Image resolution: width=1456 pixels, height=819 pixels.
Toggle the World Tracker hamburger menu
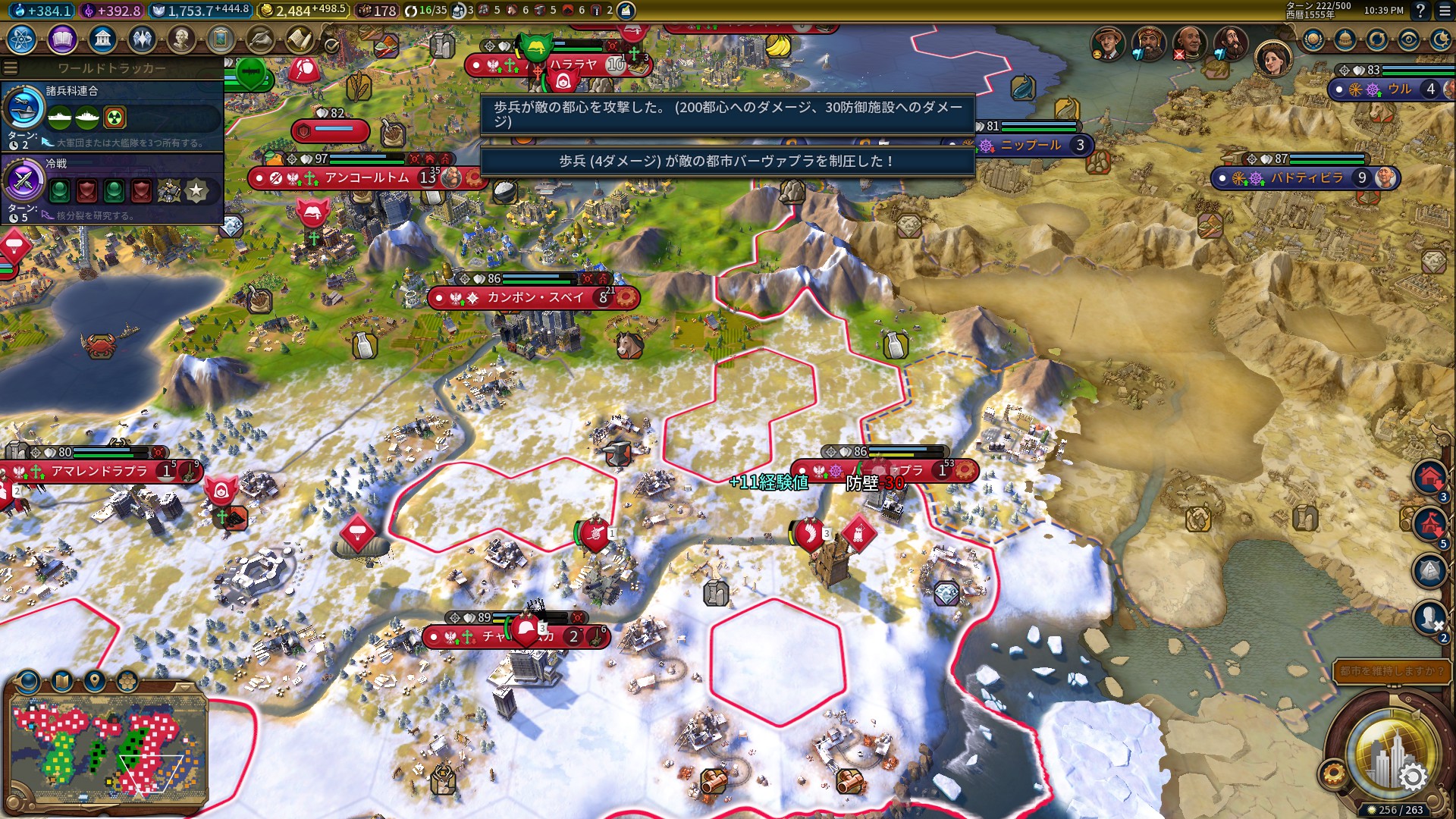(11, 67)
